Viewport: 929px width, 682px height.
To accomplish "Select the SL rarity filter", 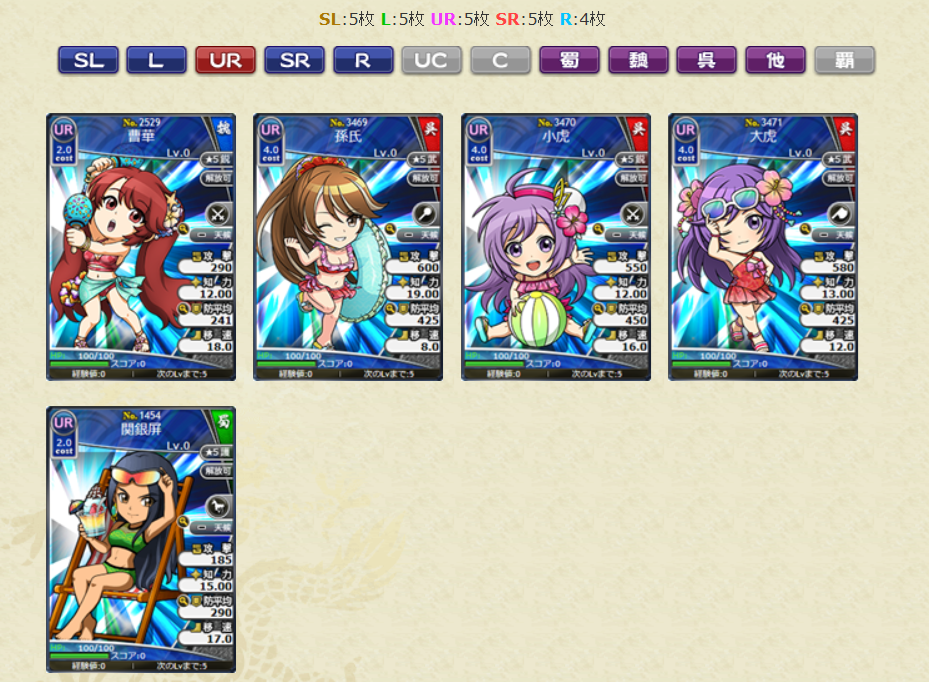I will (88, 60).
